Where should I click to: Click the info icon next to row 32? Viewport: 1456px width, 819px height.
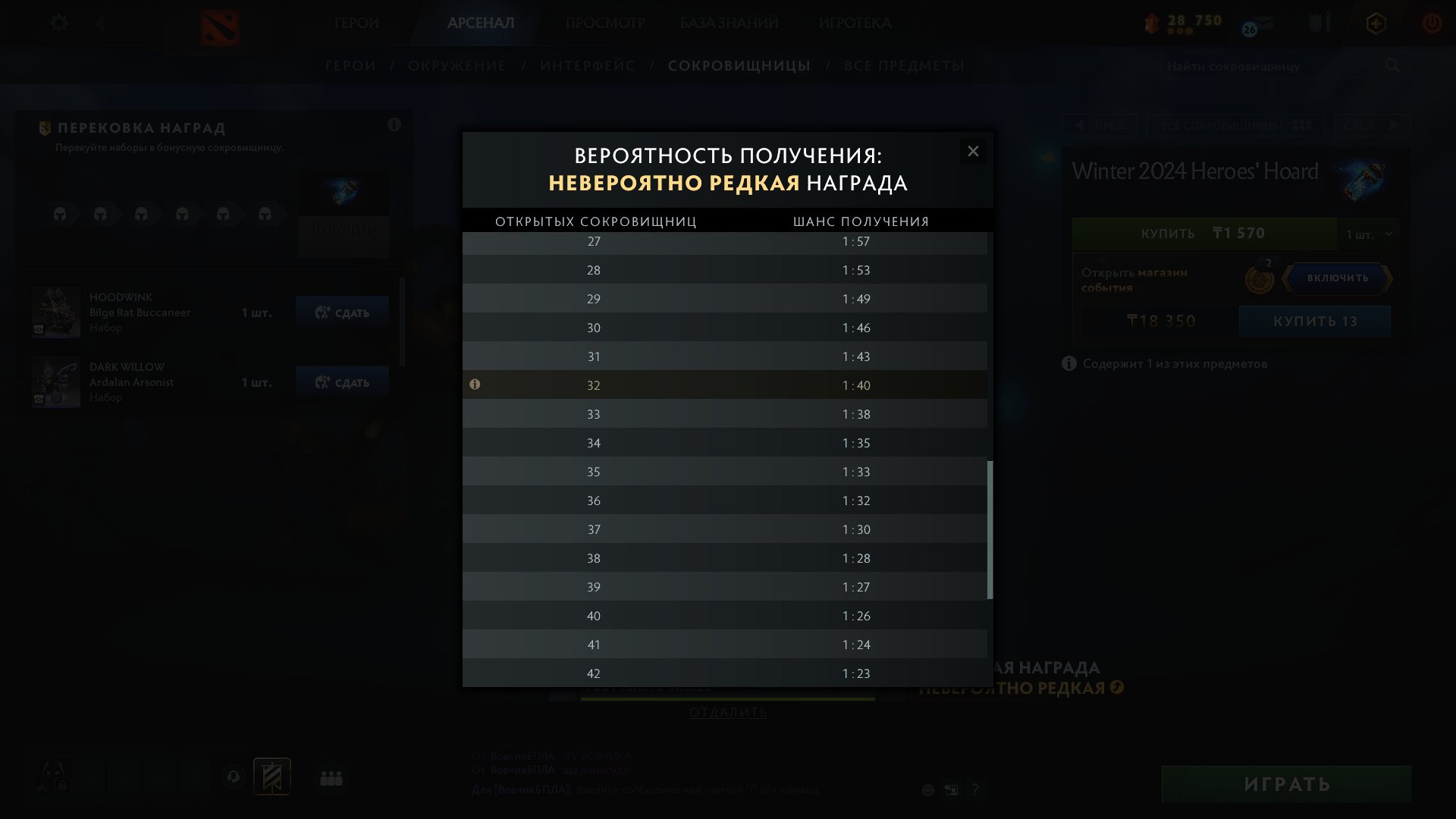tap(475, 385)
